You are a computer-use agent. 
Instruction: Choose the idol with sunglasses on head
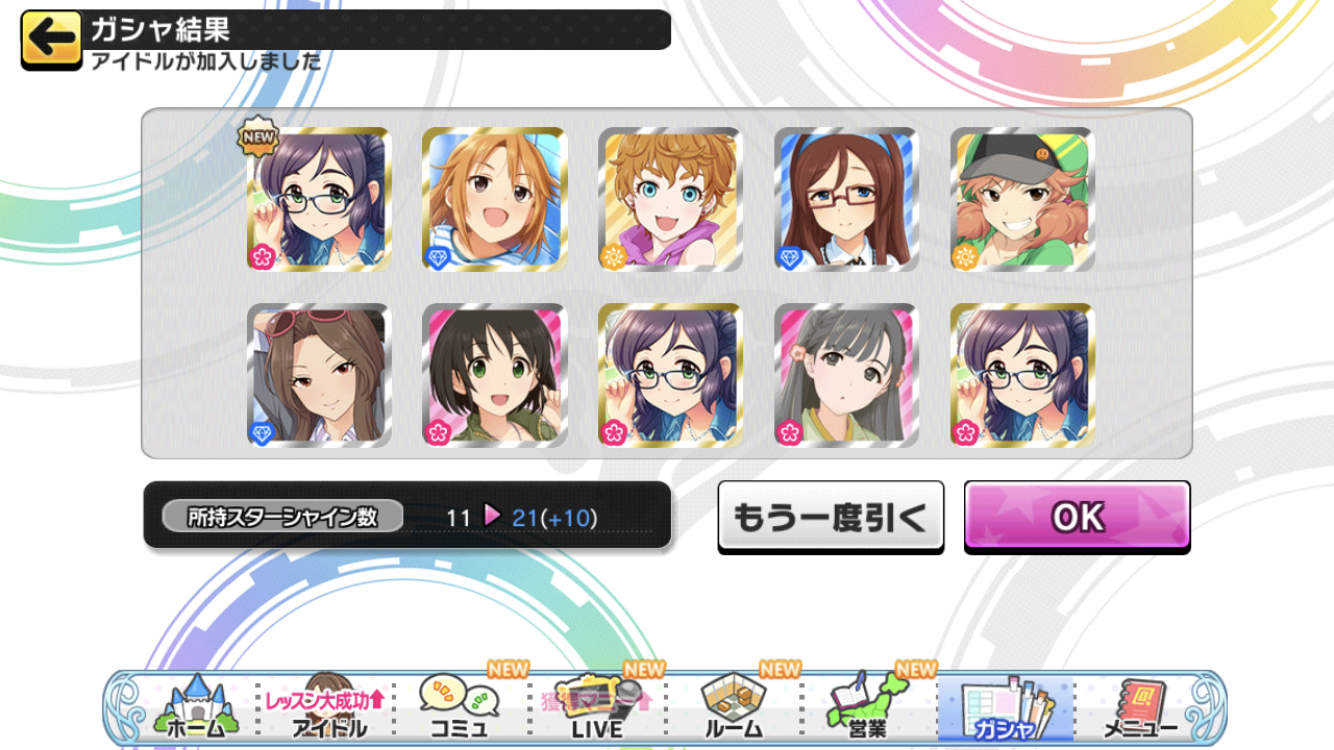[319, 376]
